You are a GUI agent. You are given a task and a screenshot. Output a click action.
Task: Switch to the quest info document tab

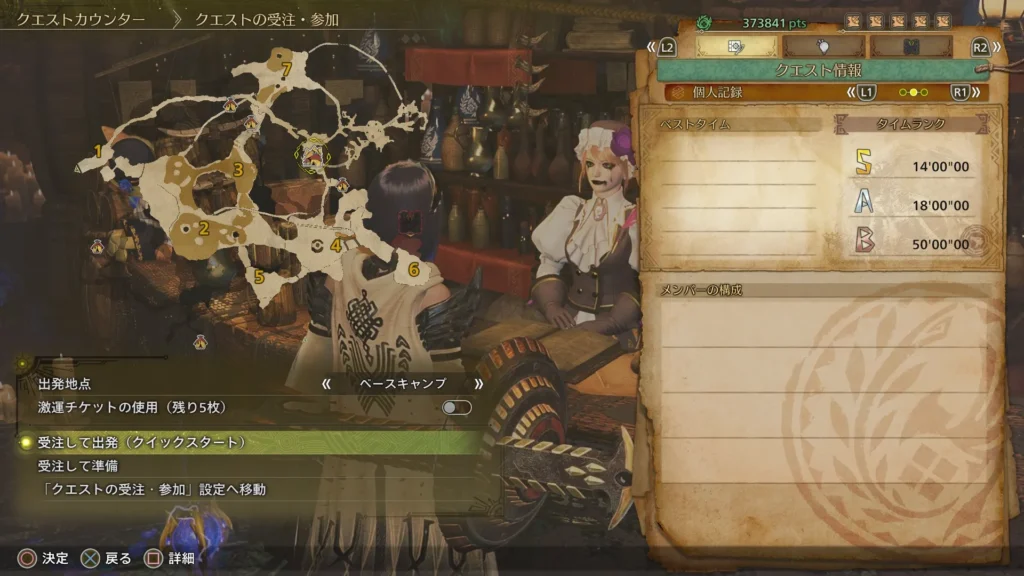click(736, 46)
